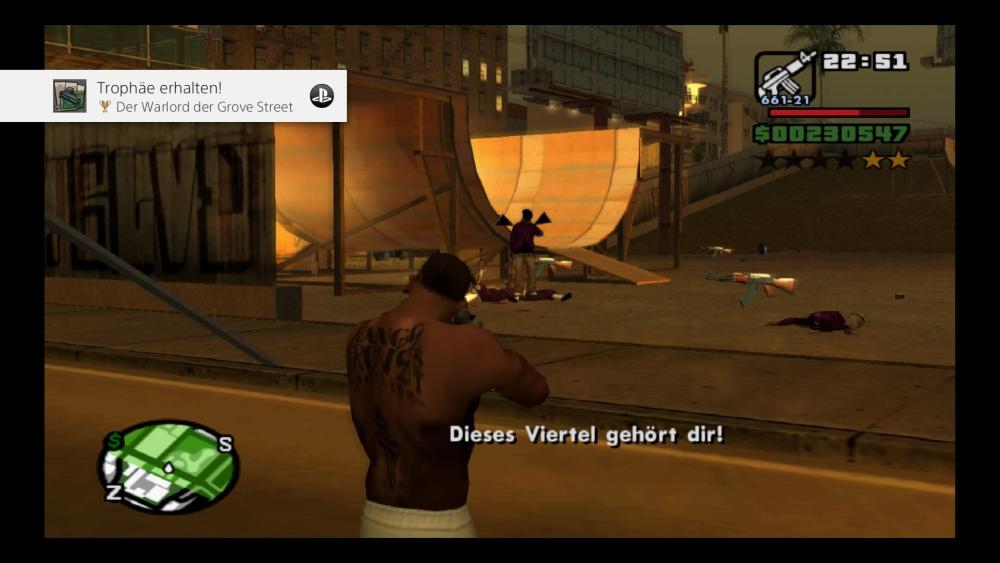Select the assault rifle weapon icon
The height and width of the screenshot is (563, 1000).
[785, 76]
